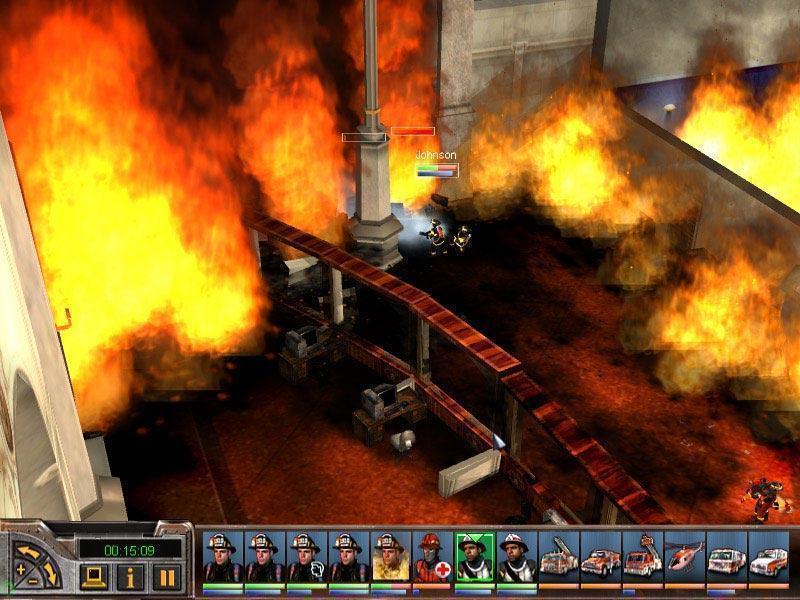Select the helicopter unit

click(684, 557)
